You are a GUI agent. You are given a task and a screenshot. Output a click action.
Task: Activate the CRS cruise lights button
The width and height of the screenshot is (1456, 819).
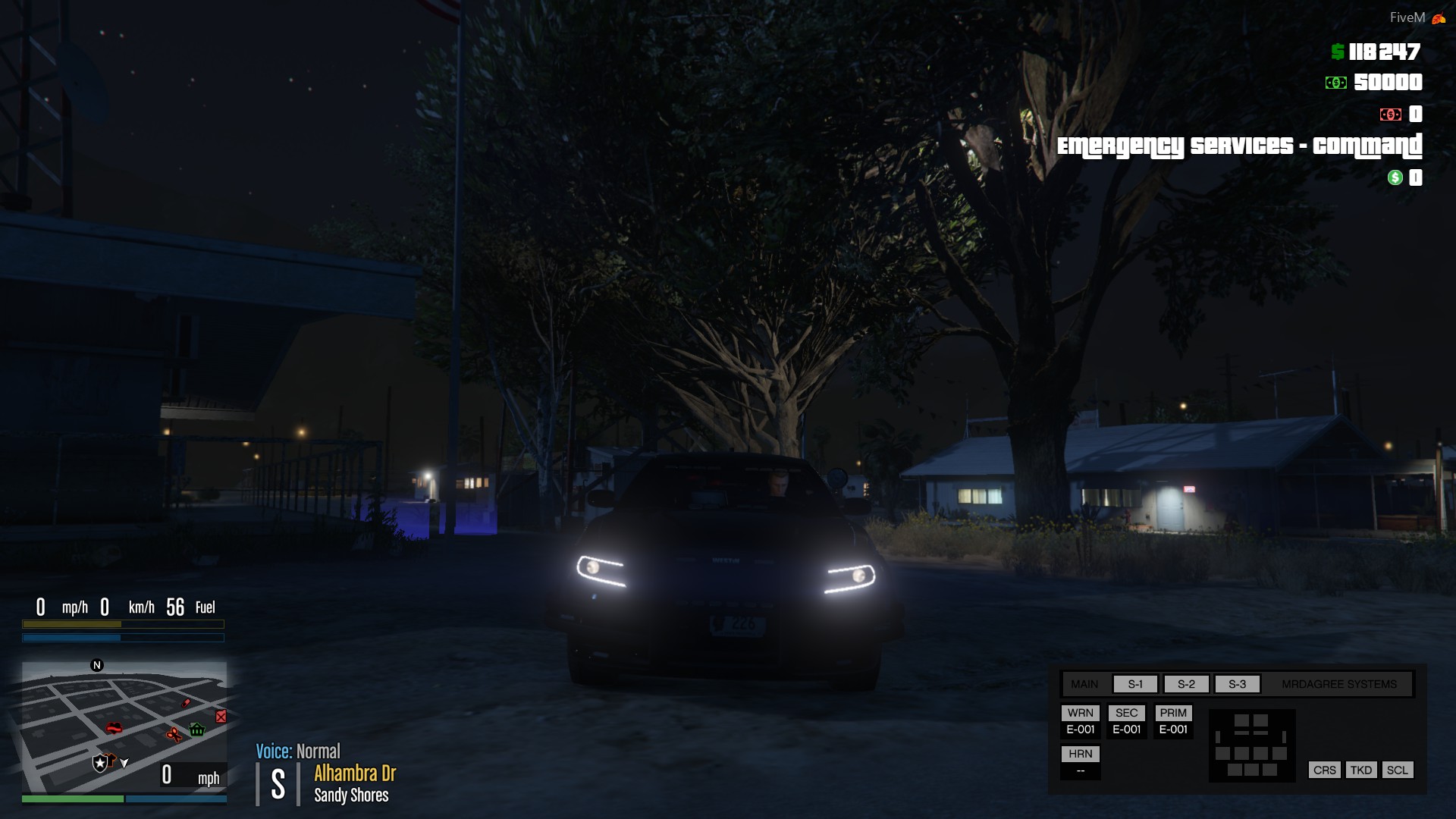[x=1324, y=770]
